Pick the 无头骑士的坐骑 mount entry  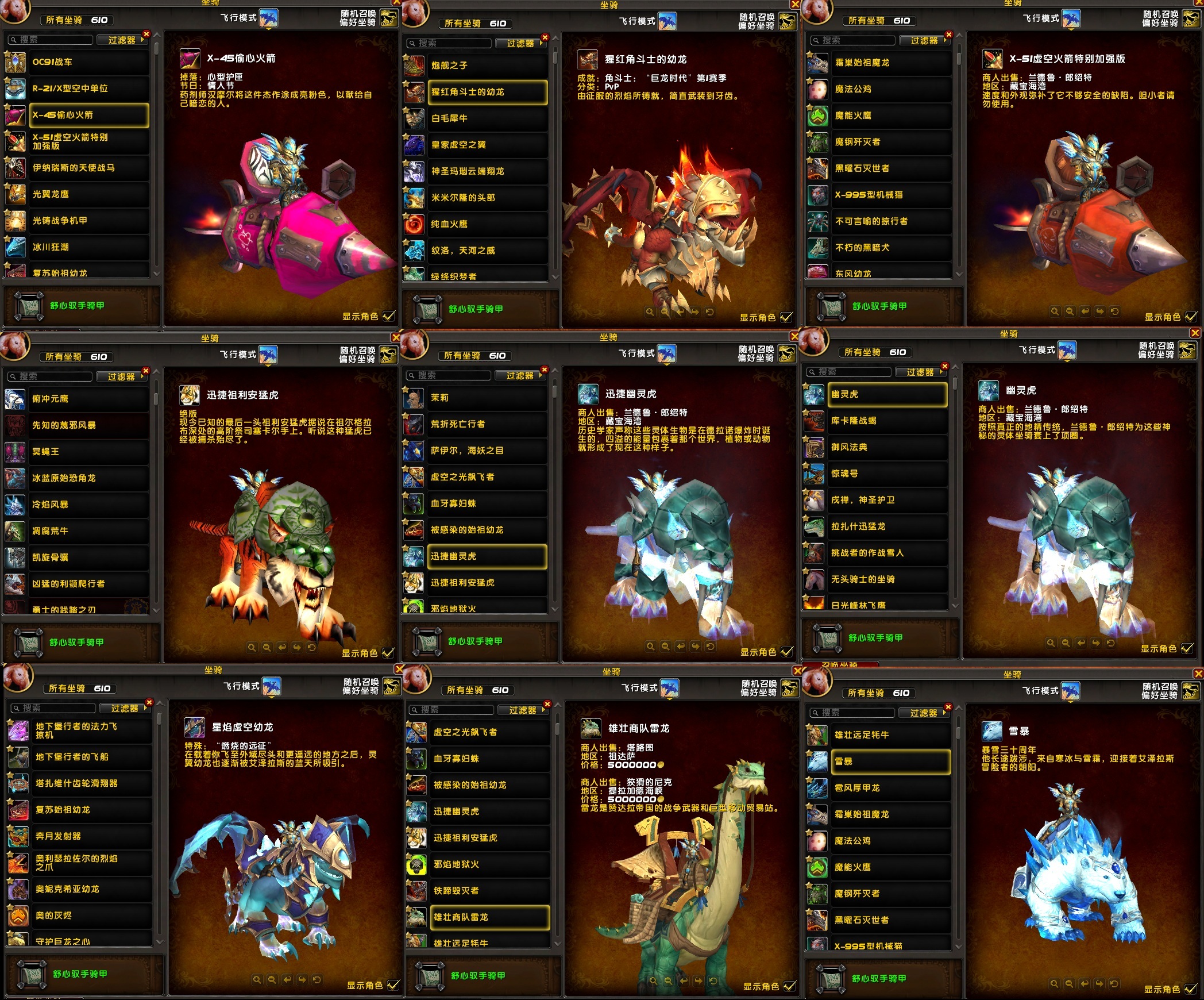tap(886, 579)
